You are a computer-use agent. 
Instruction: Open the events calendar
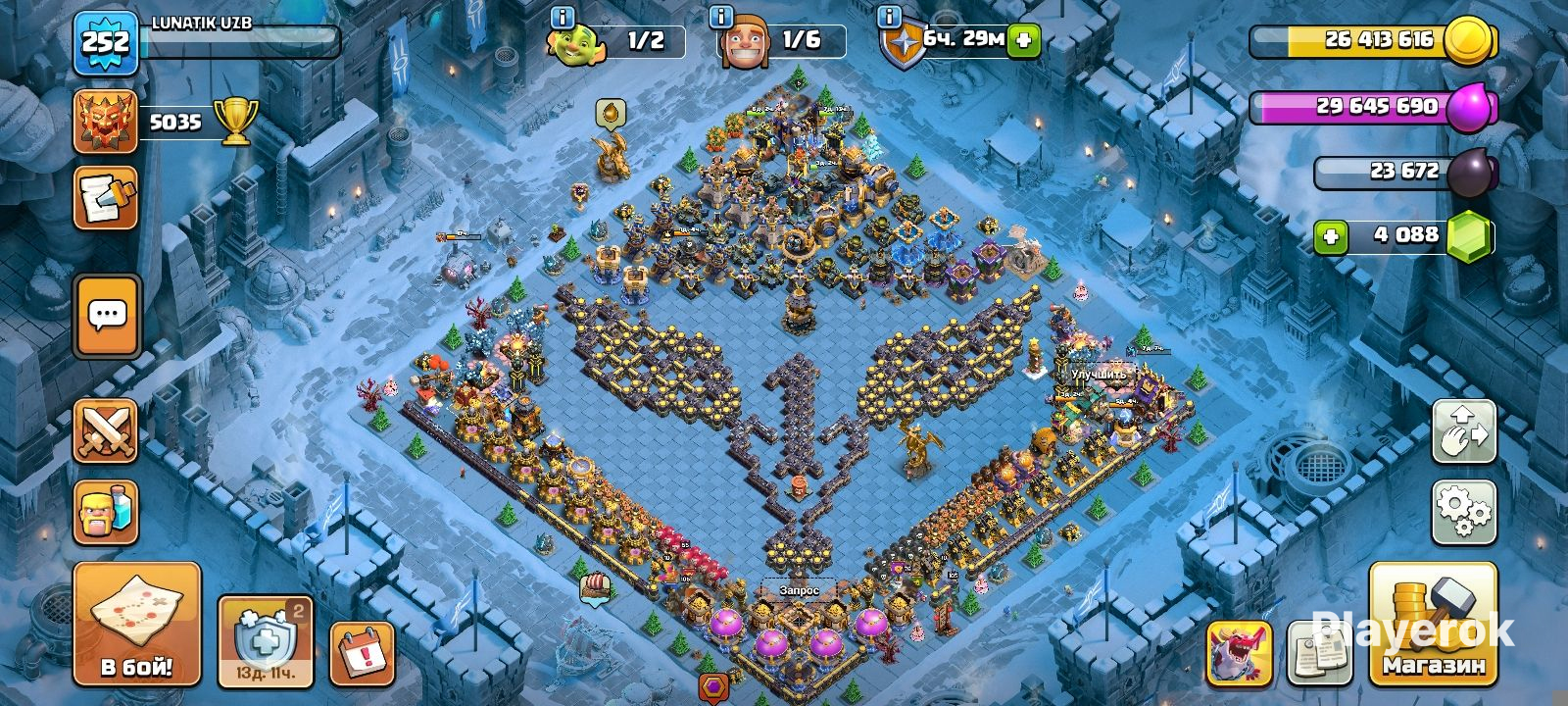(x=363, y=652)
